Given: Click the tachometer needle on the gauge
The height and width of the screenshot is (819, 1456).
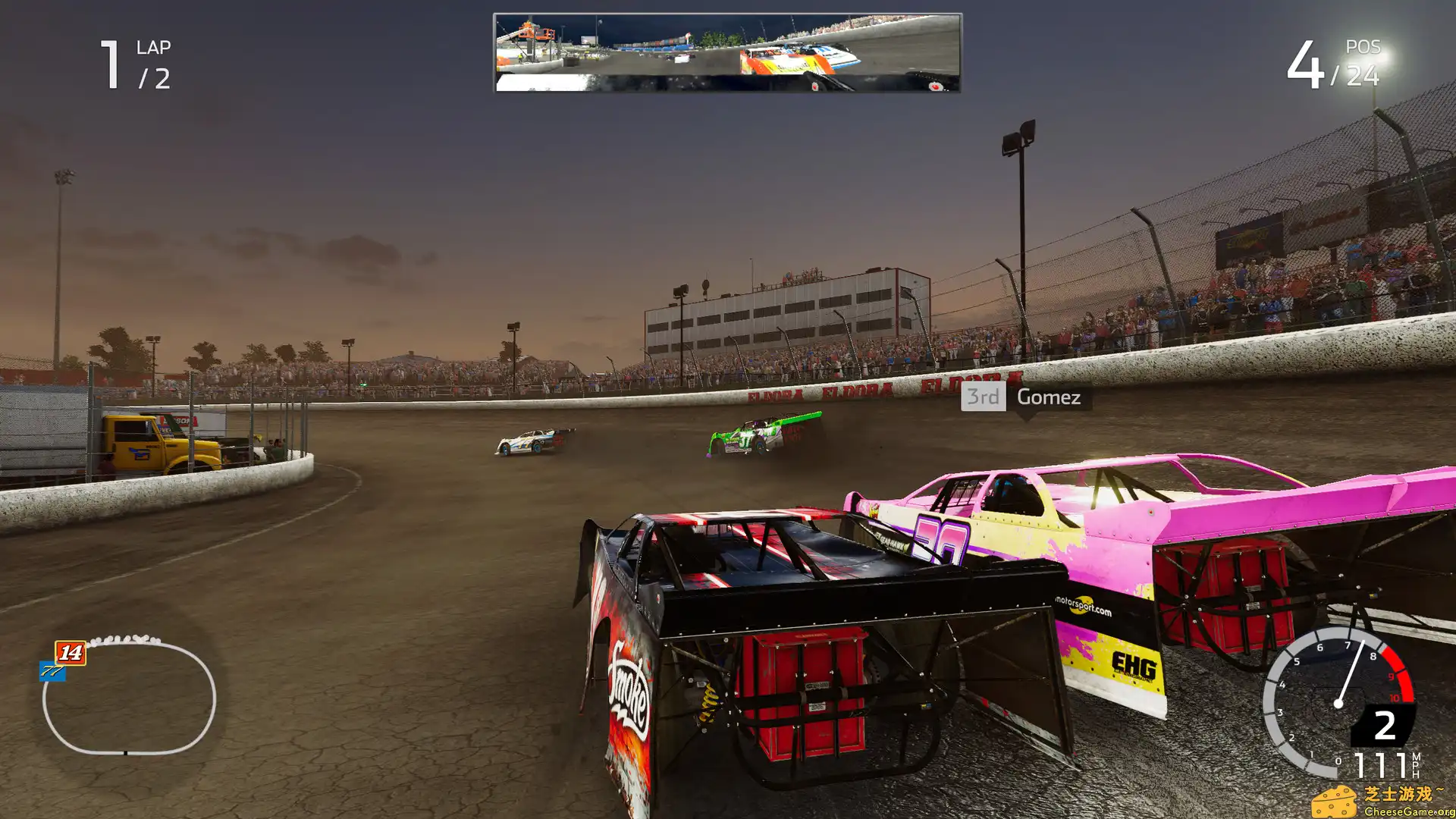Looking at the screenshot, I should [1351, 672].
